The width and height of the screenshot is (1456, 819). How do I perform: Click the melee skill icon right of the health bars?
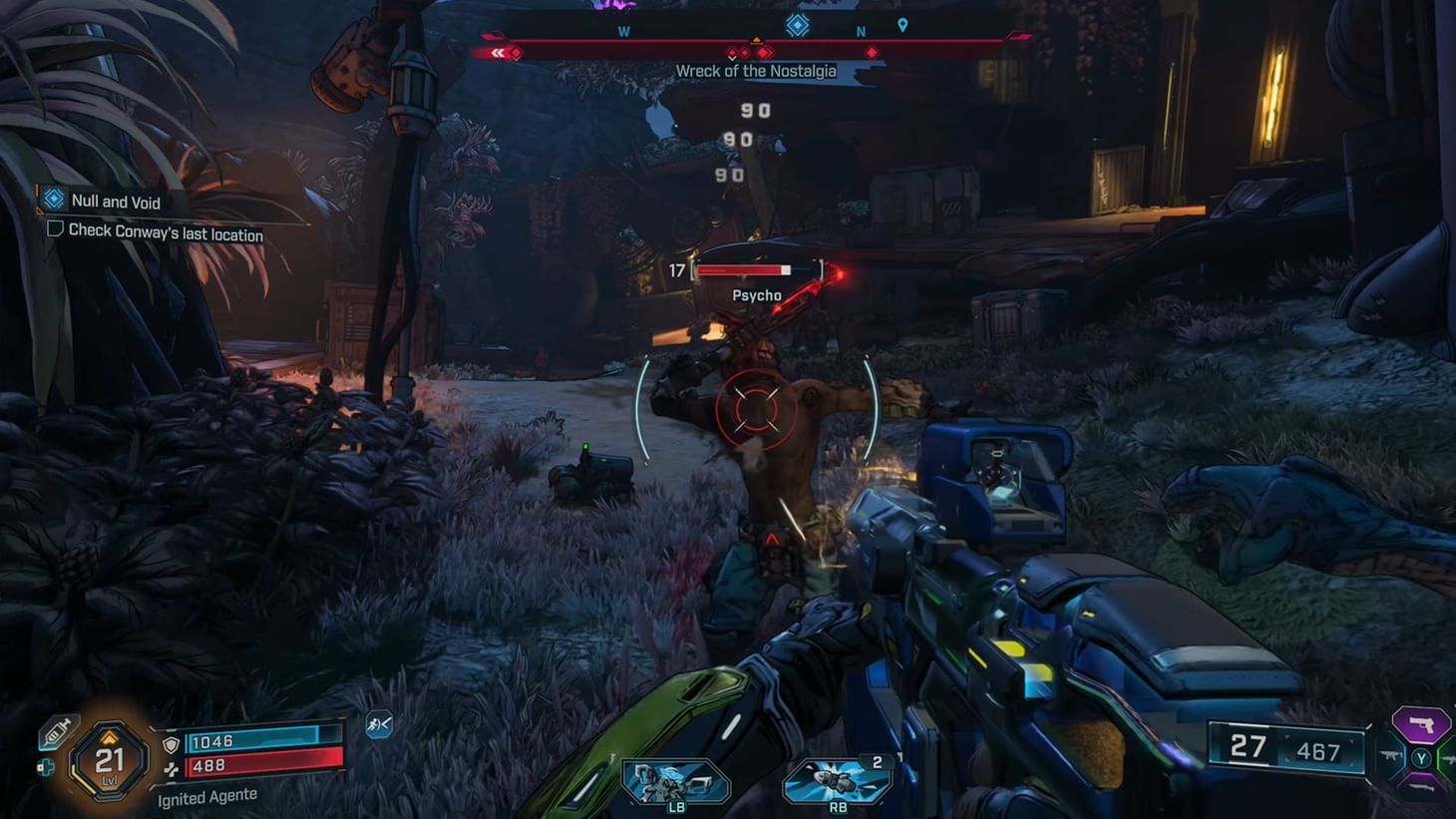(379, 725)
